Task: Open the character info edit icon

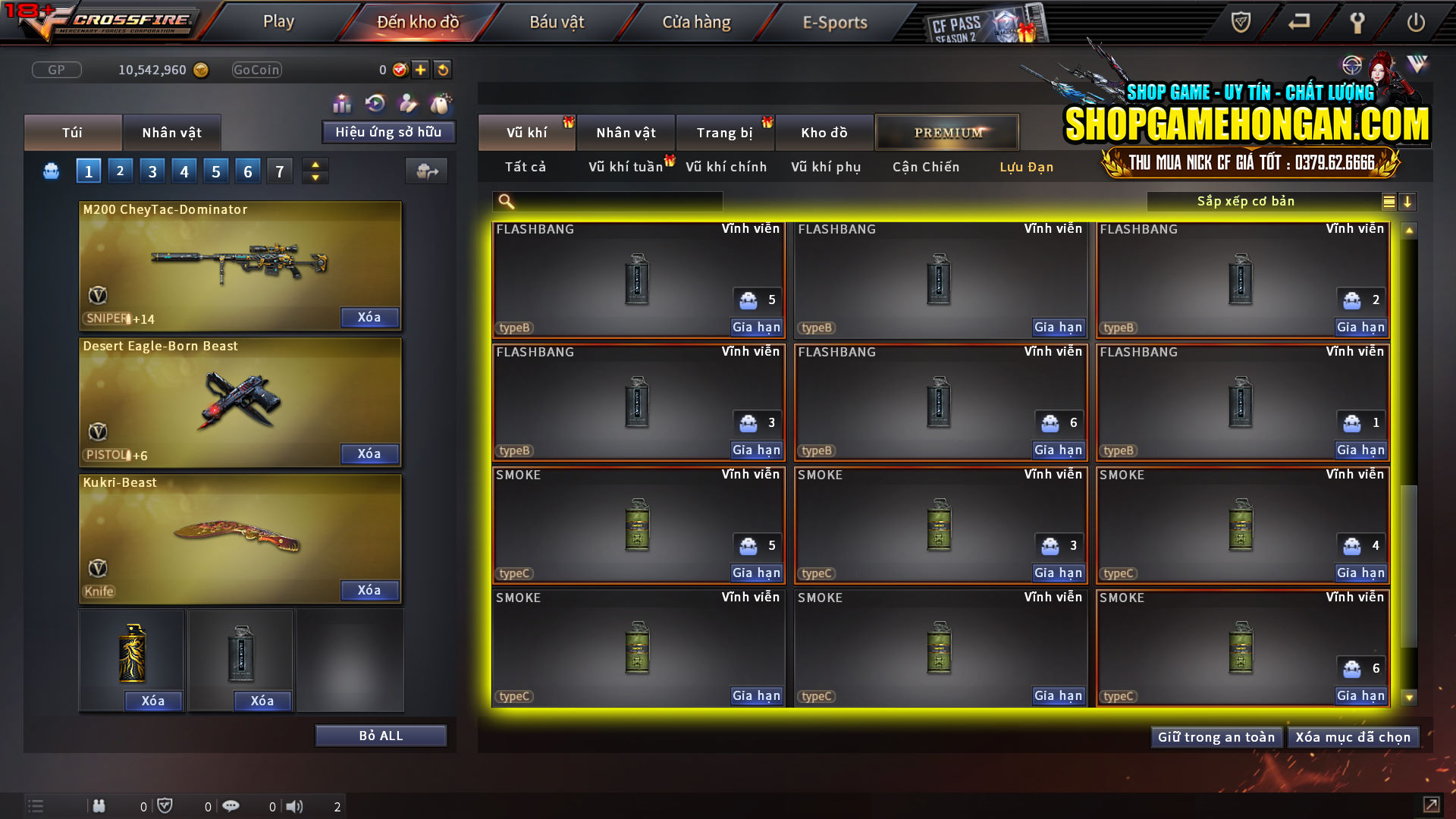Action: point(407,102)
